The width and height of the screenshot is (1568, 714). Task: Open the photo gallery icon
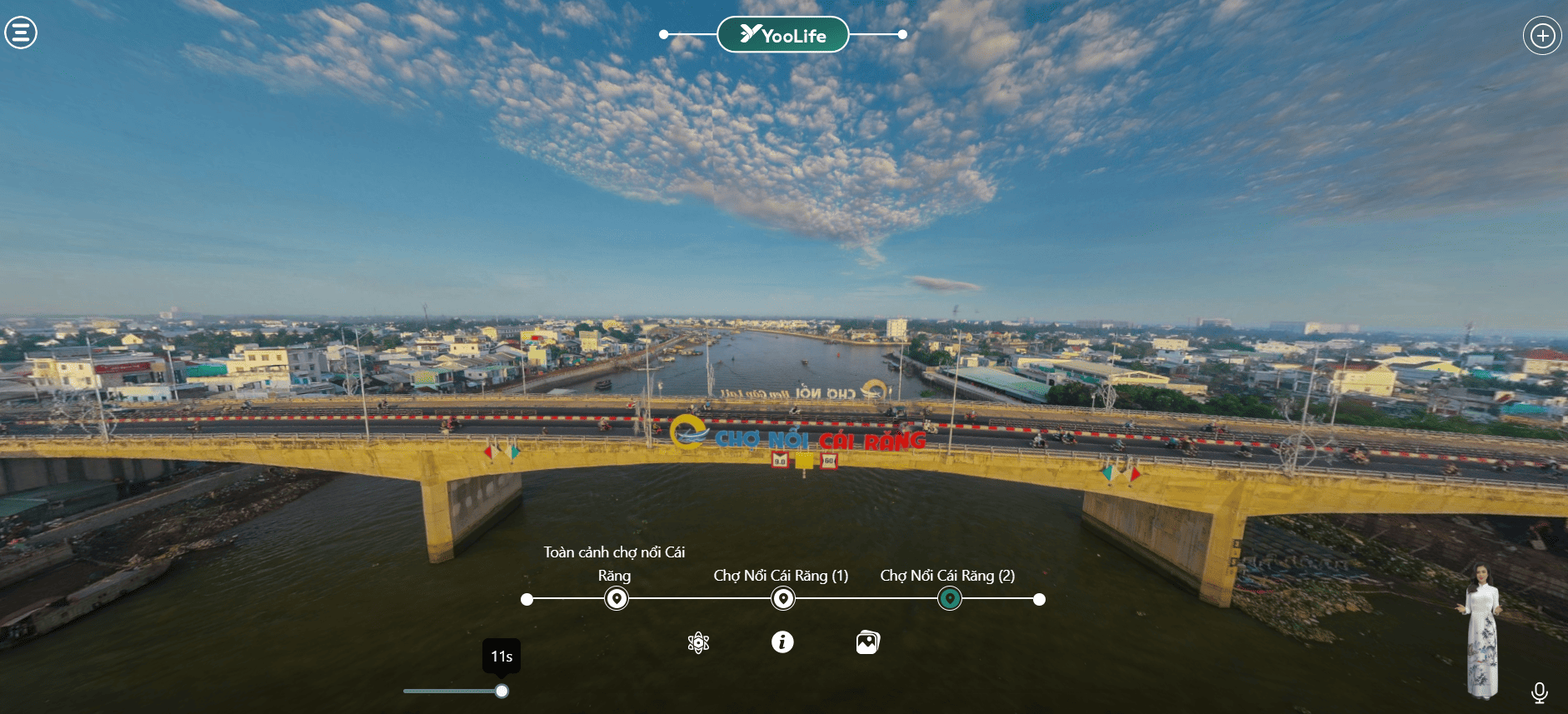867,642
